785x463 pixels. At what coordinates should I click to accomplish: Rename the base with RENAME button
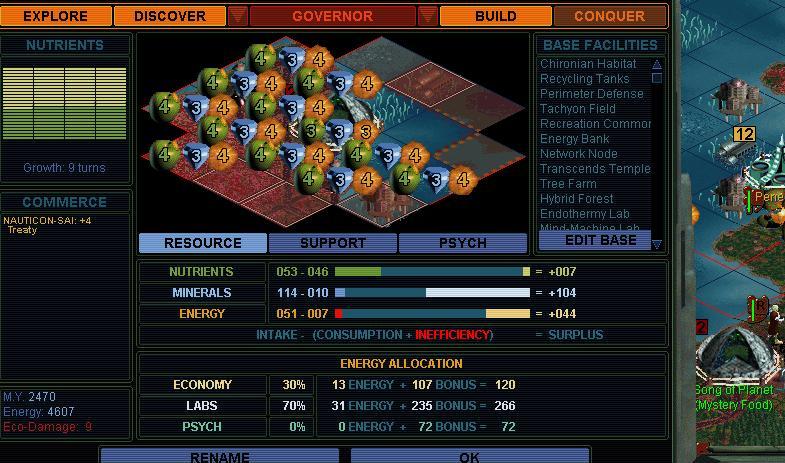tap(220, 457)
